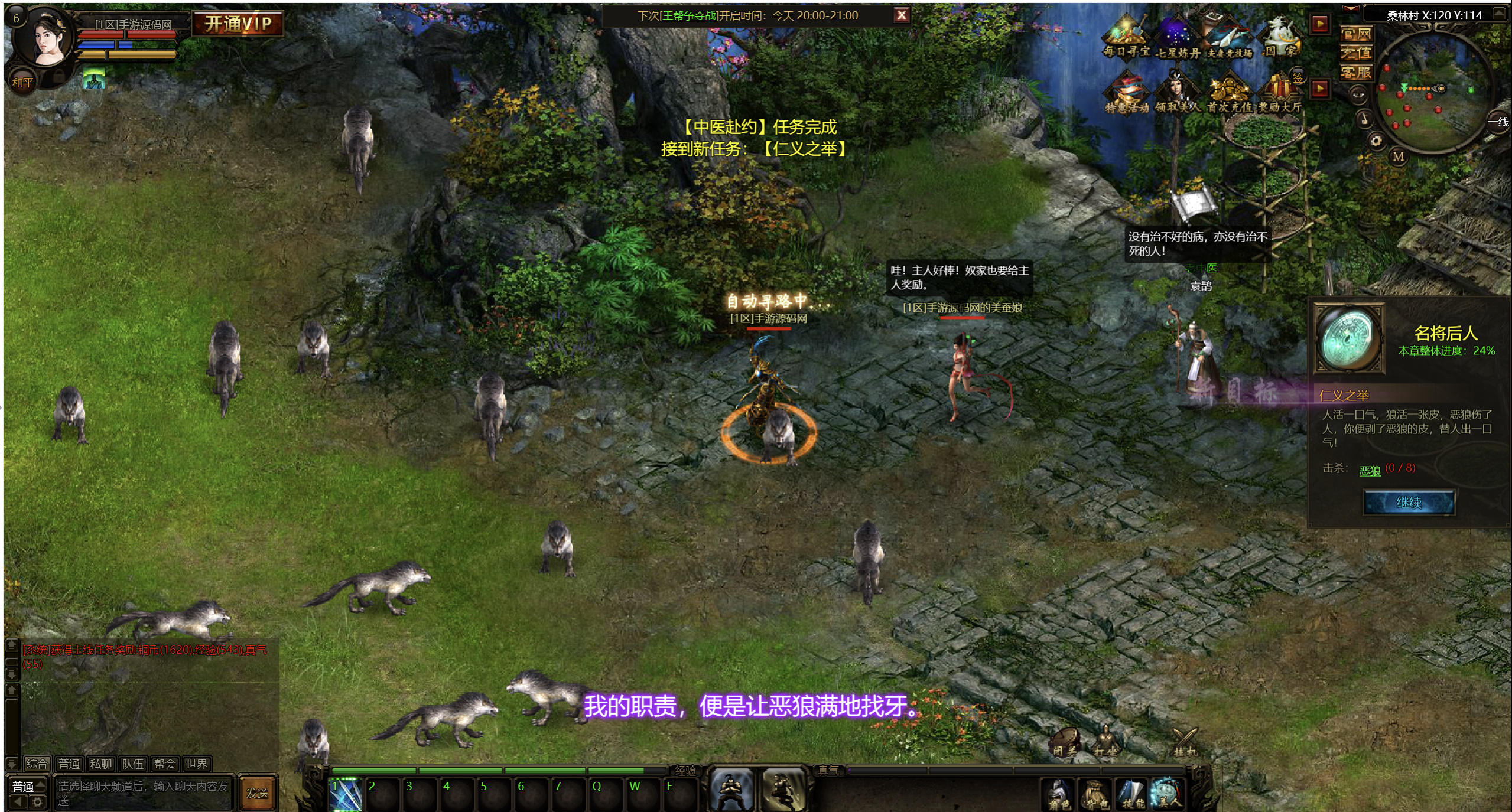
Task: Toggle the 和平 peace combat mode
Action: (x=22, y=83)
